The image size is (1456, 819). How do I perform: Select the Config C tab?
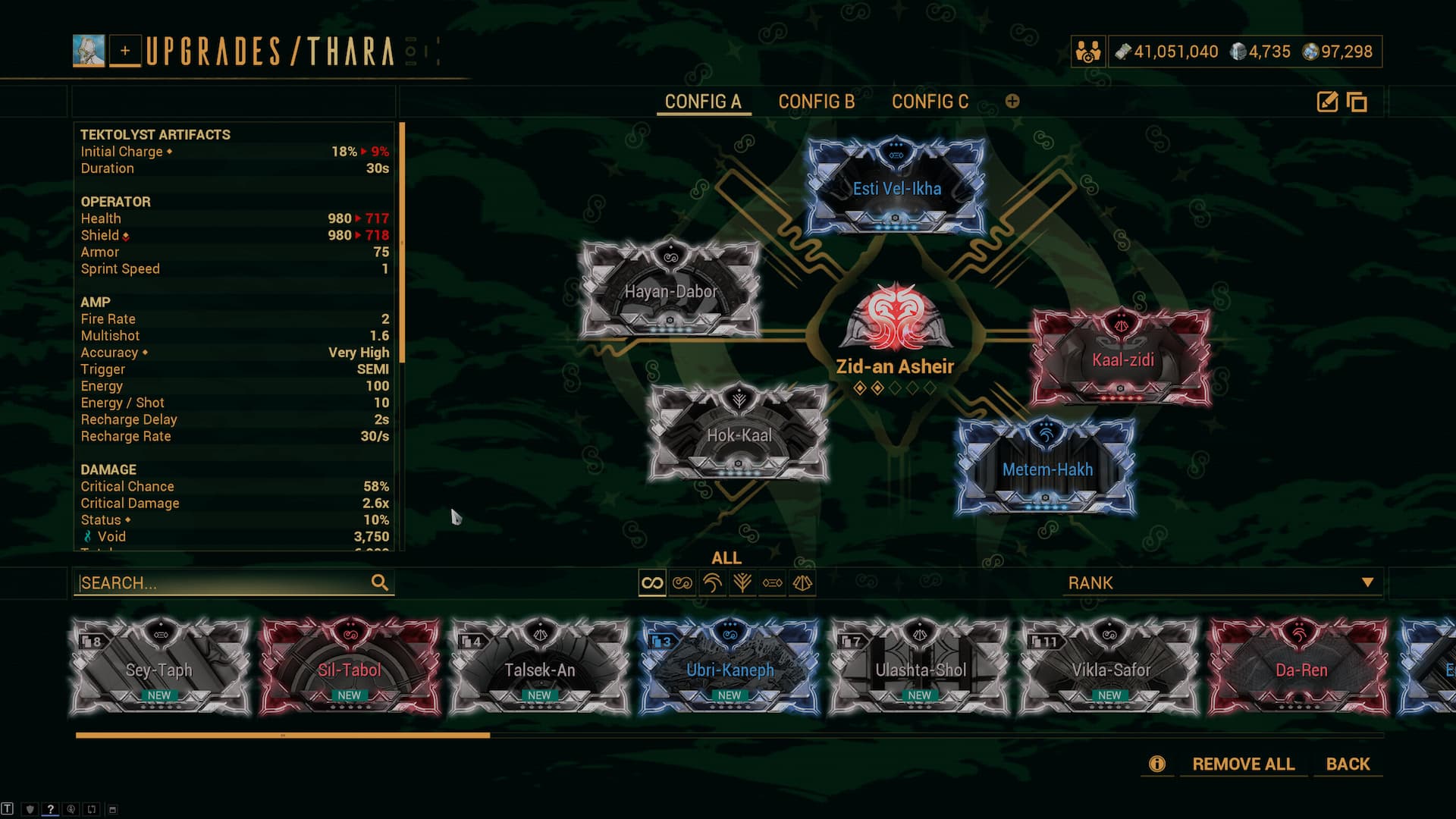[x=930, y=102]
